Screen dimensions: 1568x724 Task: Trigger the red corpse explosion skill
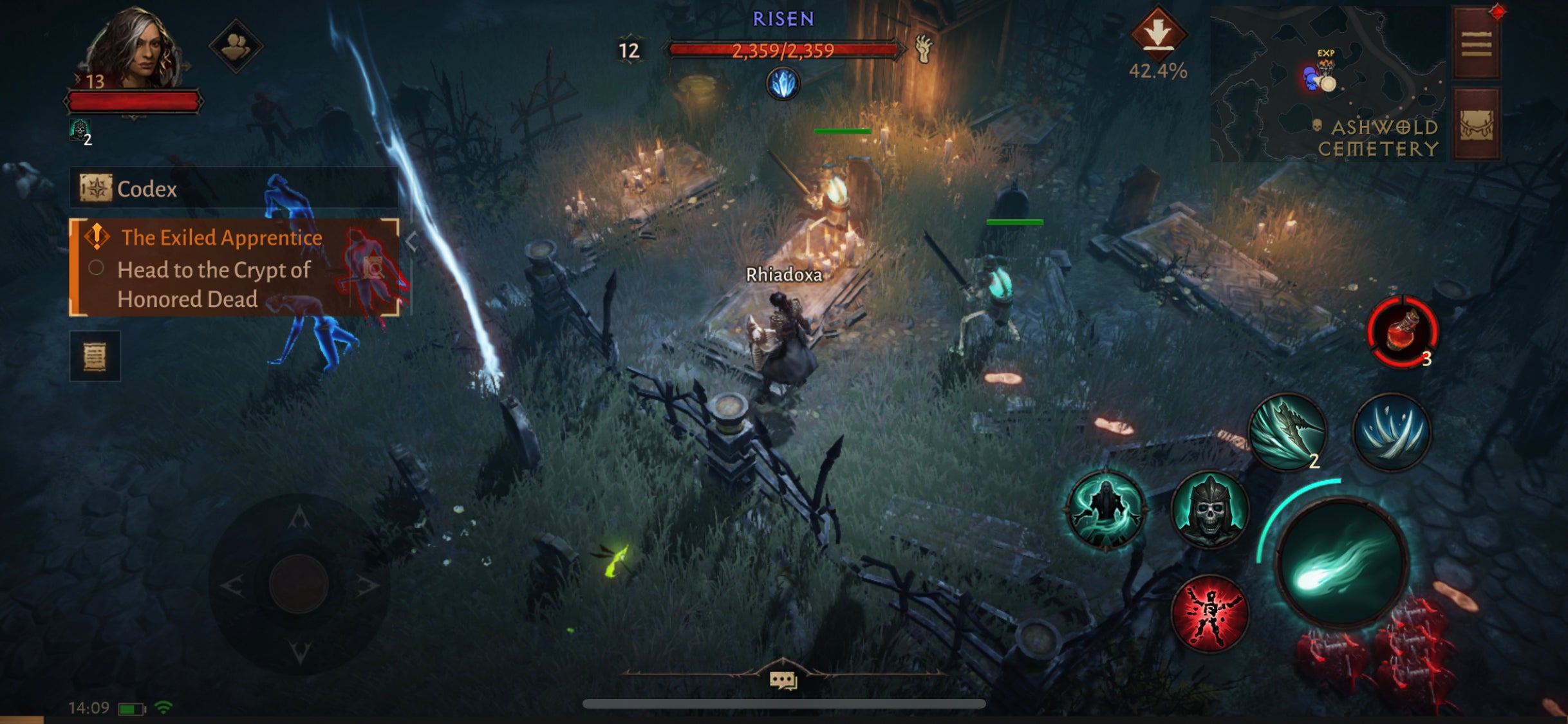(x=1211, y=612)
